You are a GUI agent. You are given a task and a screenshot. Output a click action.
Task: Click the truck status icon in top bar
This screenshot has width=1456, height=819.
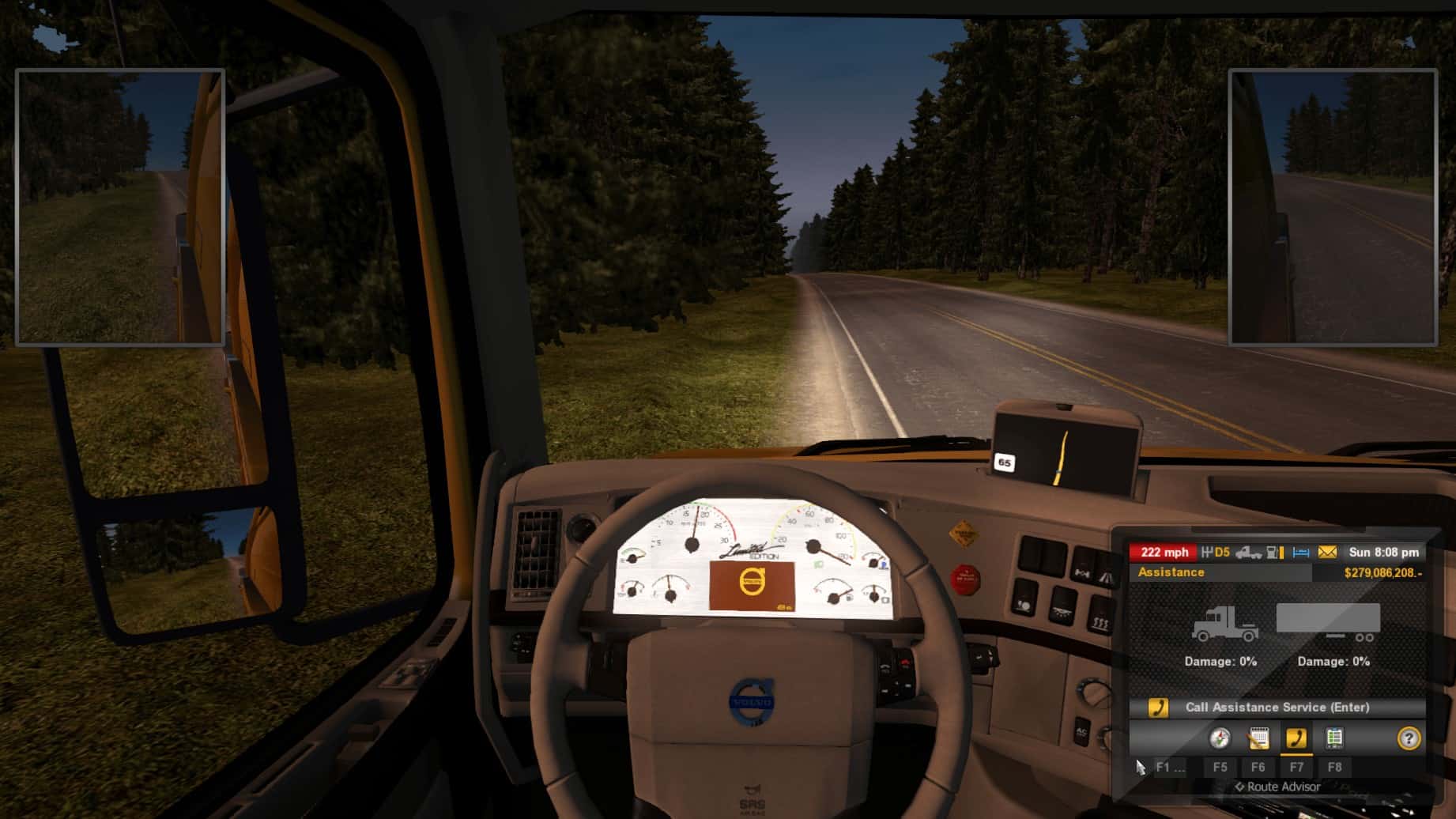pyautogui.click(x=1249, y=553)
